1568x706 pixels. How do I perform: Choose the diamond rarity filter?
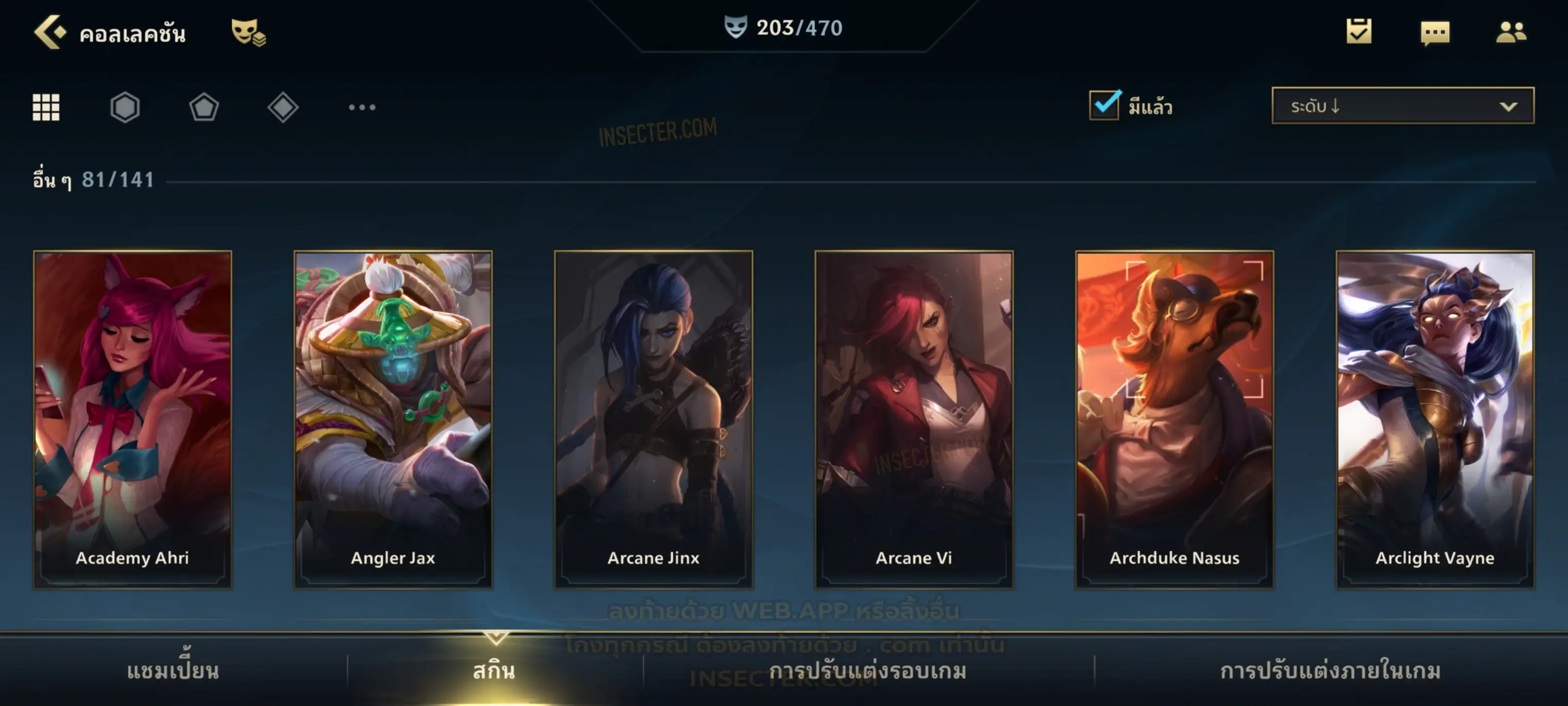(x=283, y=107)
